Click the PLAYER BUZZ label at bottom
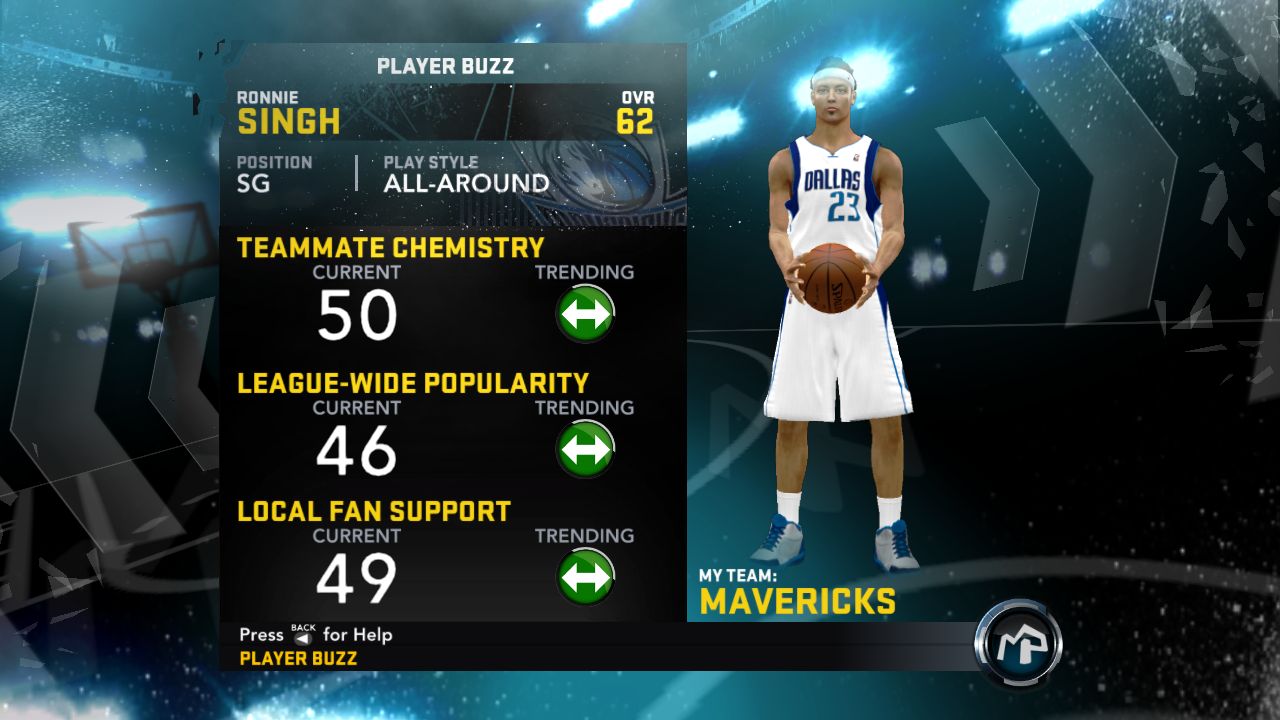Image resolution: width=1280 pixels, height=720 pixels. (x=297, y=658)
